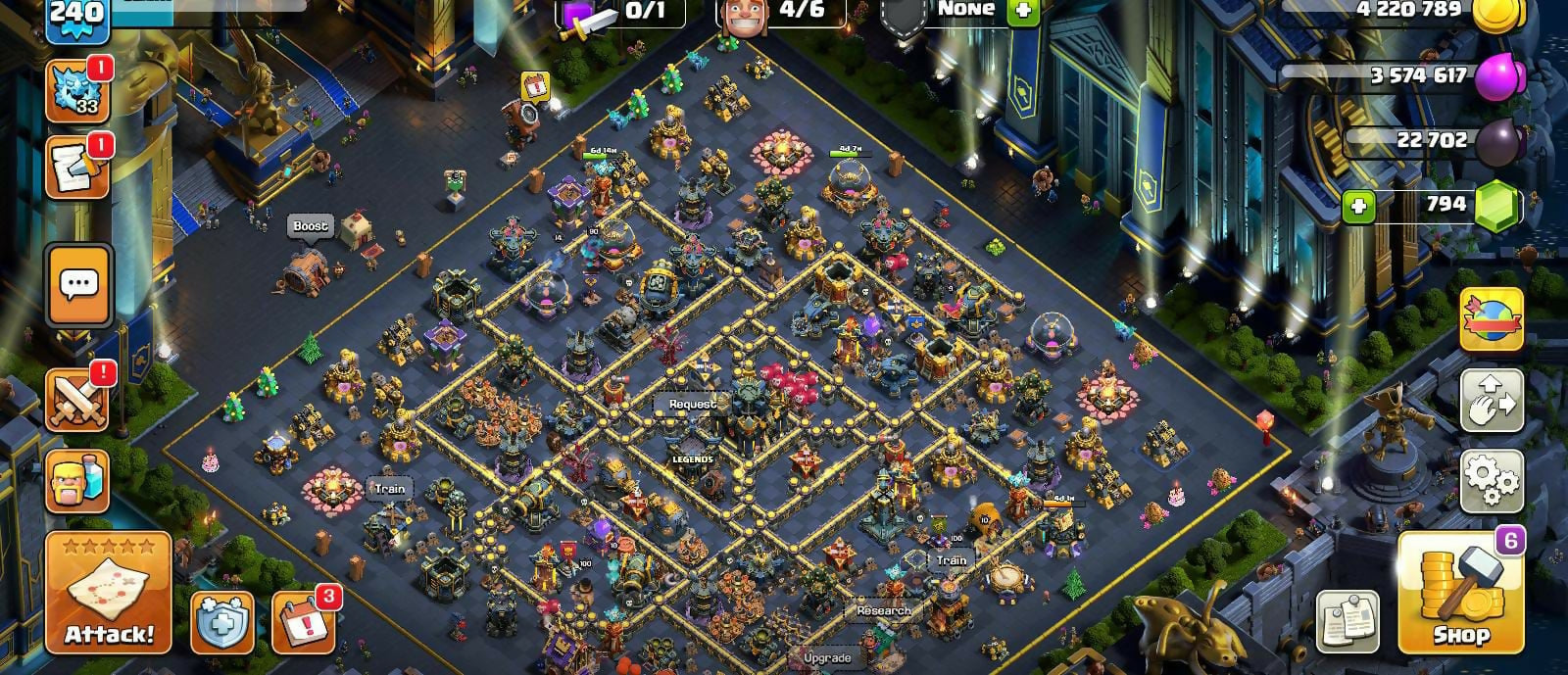
Task: Tap the Research bubble
Action: coord(883,610)
